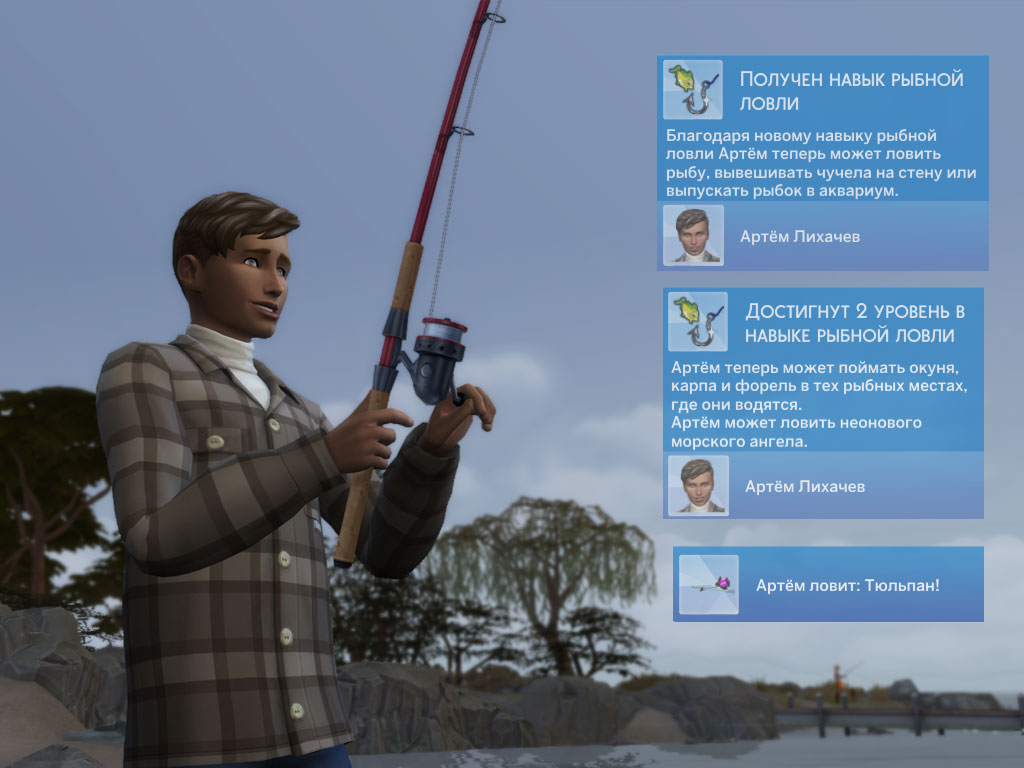This screenshot has width=1024, height=768.
Task: Click the tulip icon in catch notification
Action: coord(708,584)
